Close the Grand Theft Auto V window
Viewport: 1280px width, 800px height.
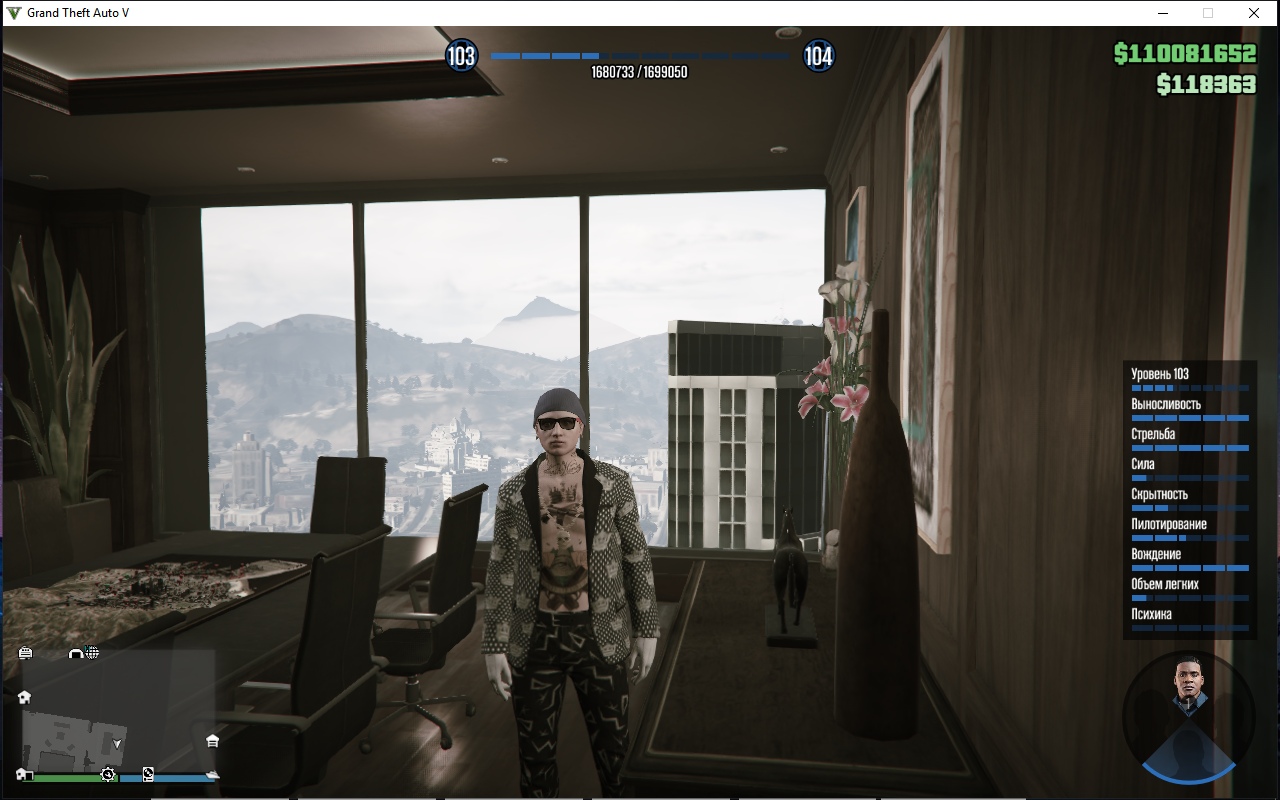tap(1253, 13)
